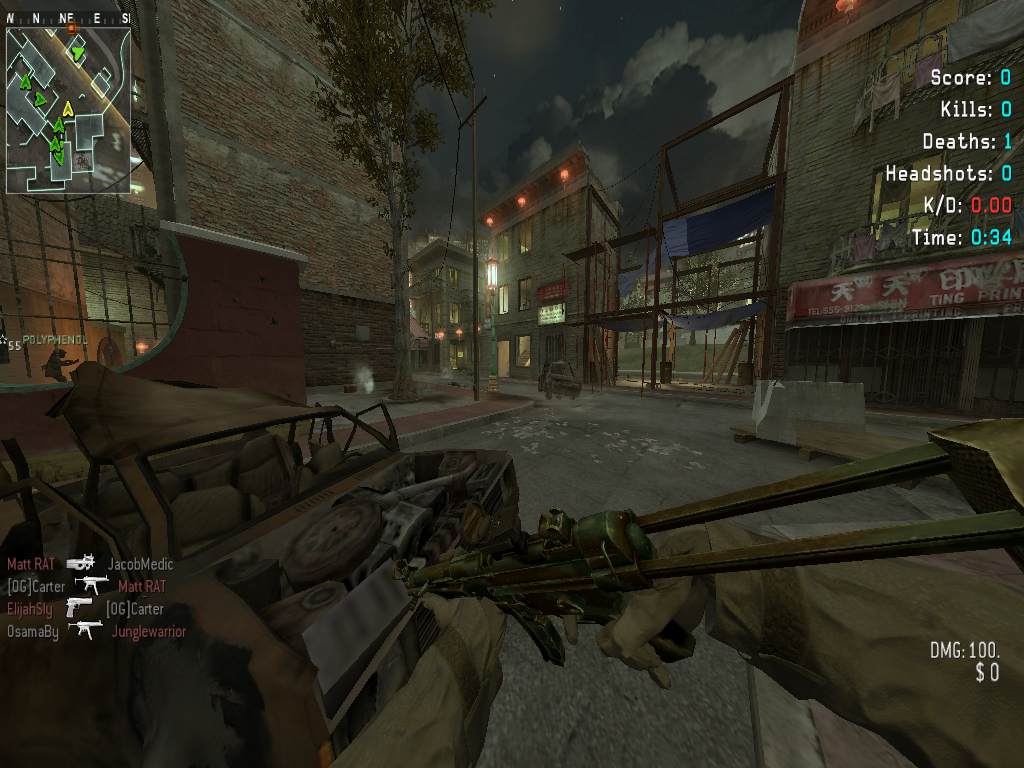Click the minimap in the corner
Viewport: 1024px width, 768px height.
(68, 109)
